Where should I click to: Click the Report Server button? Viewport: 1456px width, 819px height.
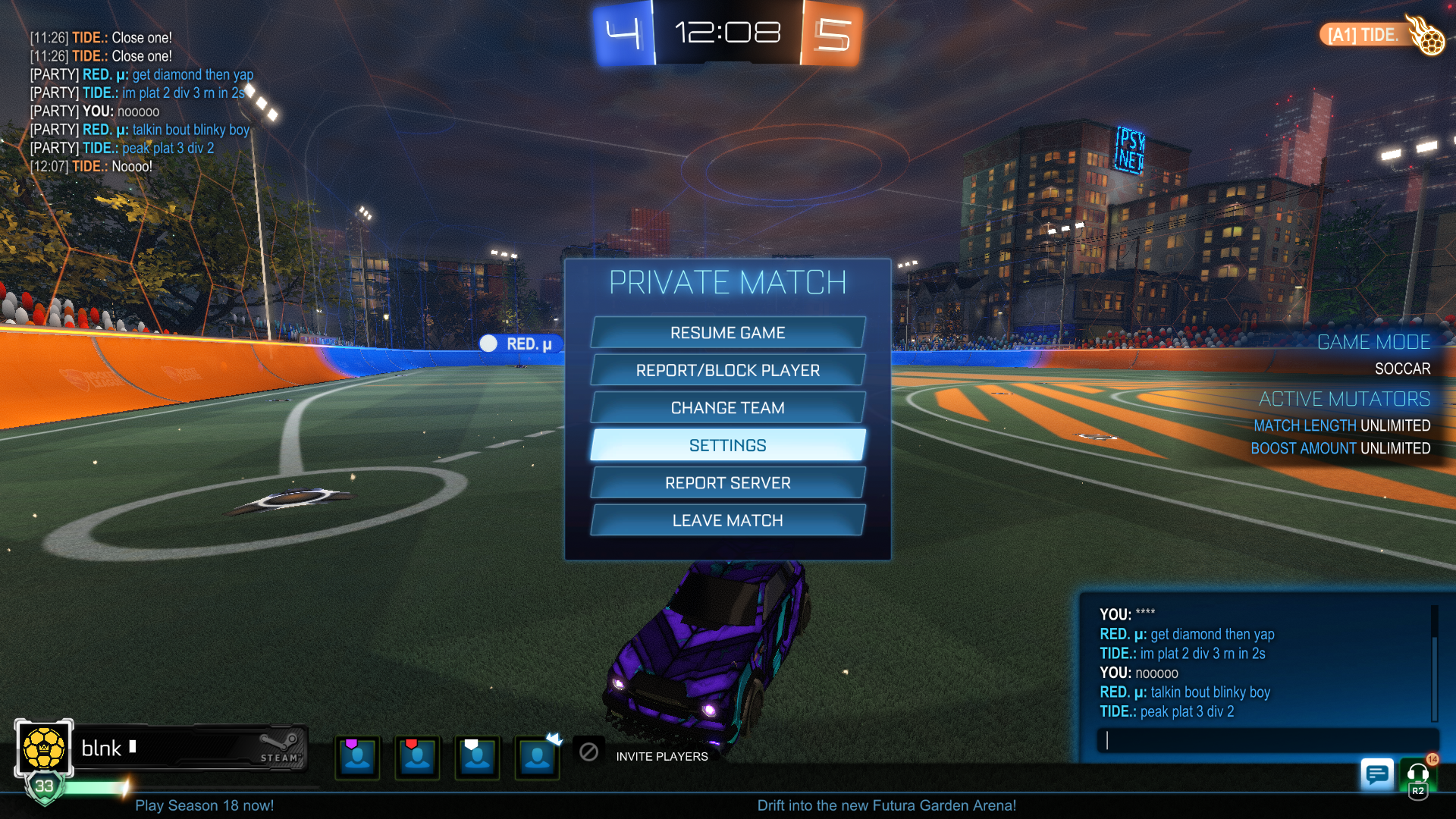727,482
